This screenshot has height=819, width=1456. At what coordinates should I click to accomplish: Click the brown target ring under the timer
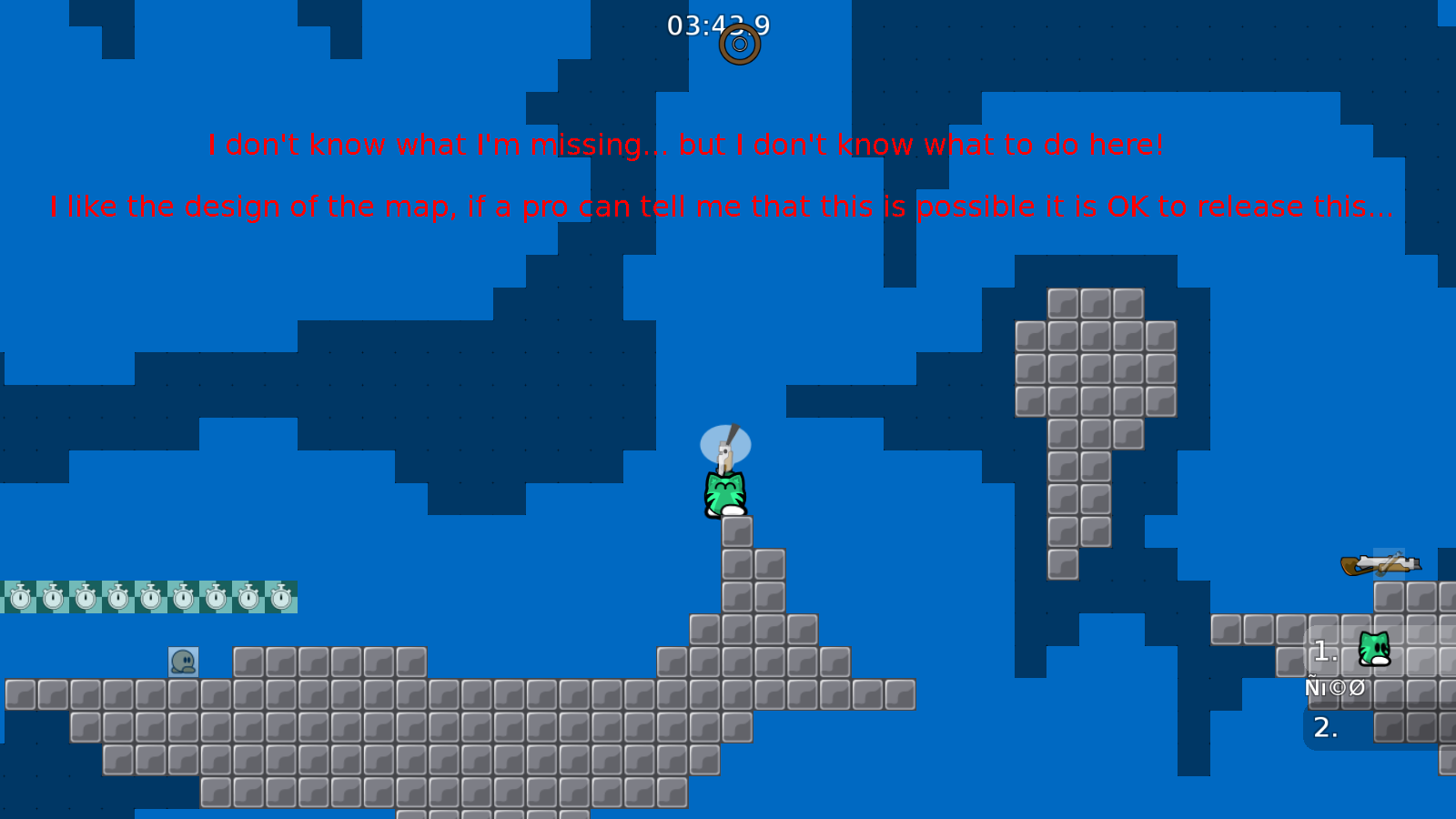739,43
